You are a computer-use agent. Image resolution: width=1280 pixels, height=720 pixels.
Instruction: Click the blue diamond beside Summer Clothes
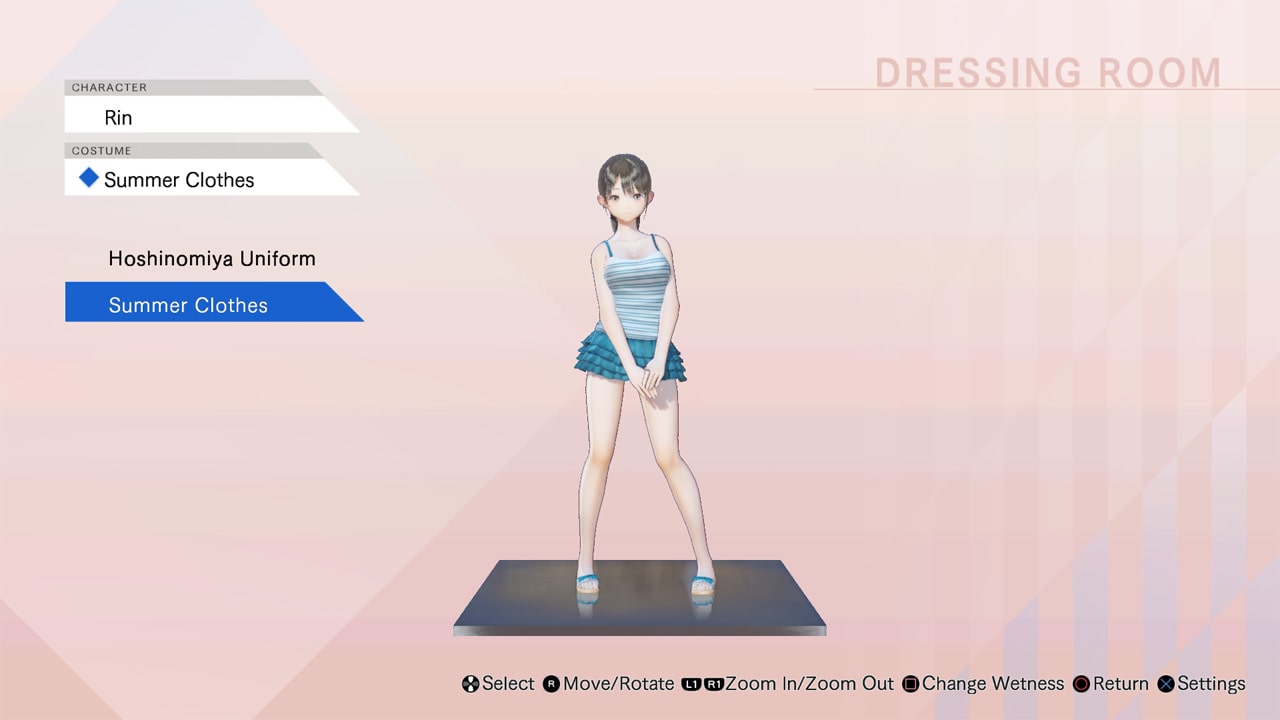[x=88, y=178]
